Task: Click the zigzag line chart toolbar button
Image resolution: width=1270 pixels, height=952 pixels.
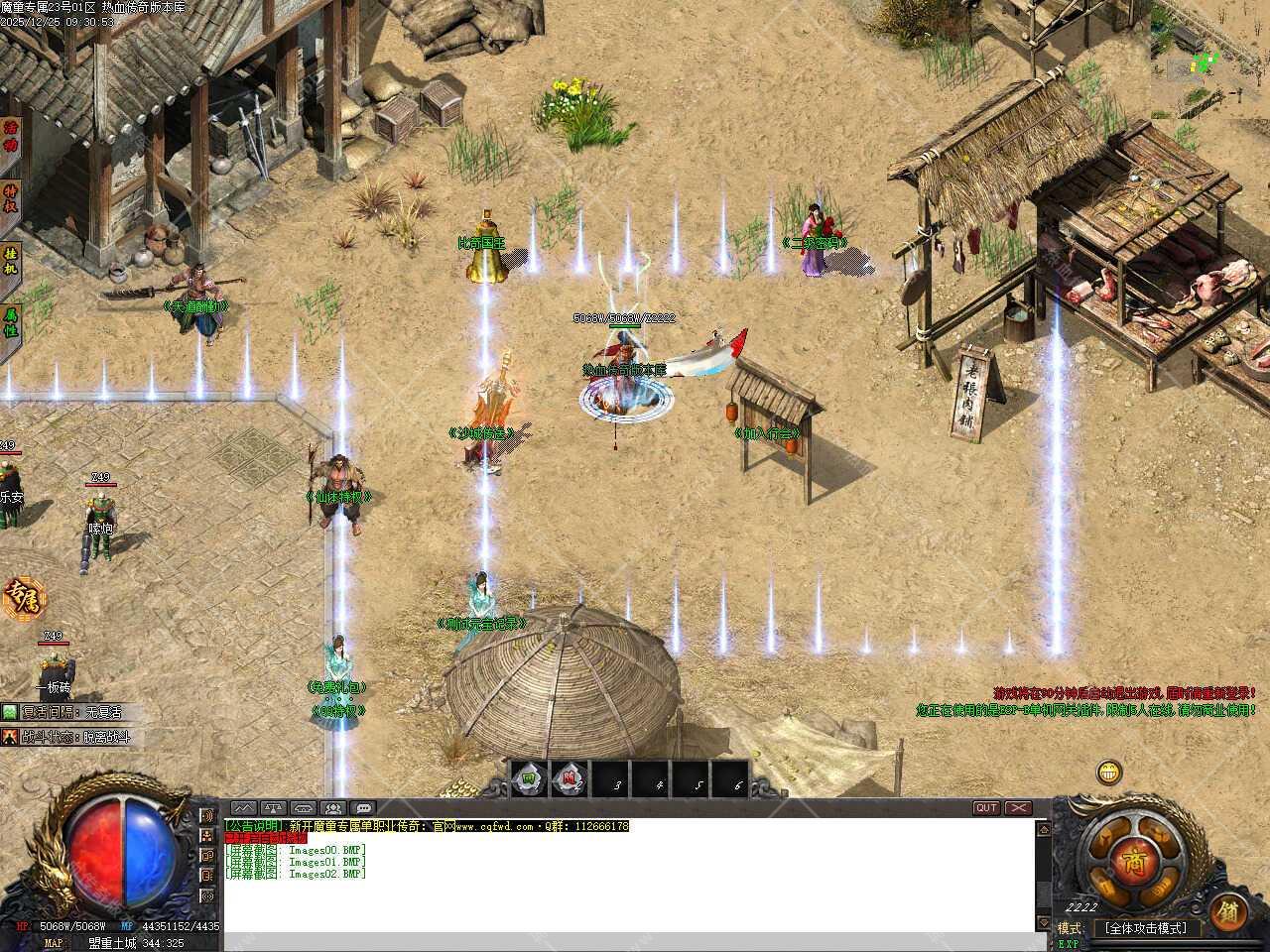Action: [244, 808]
